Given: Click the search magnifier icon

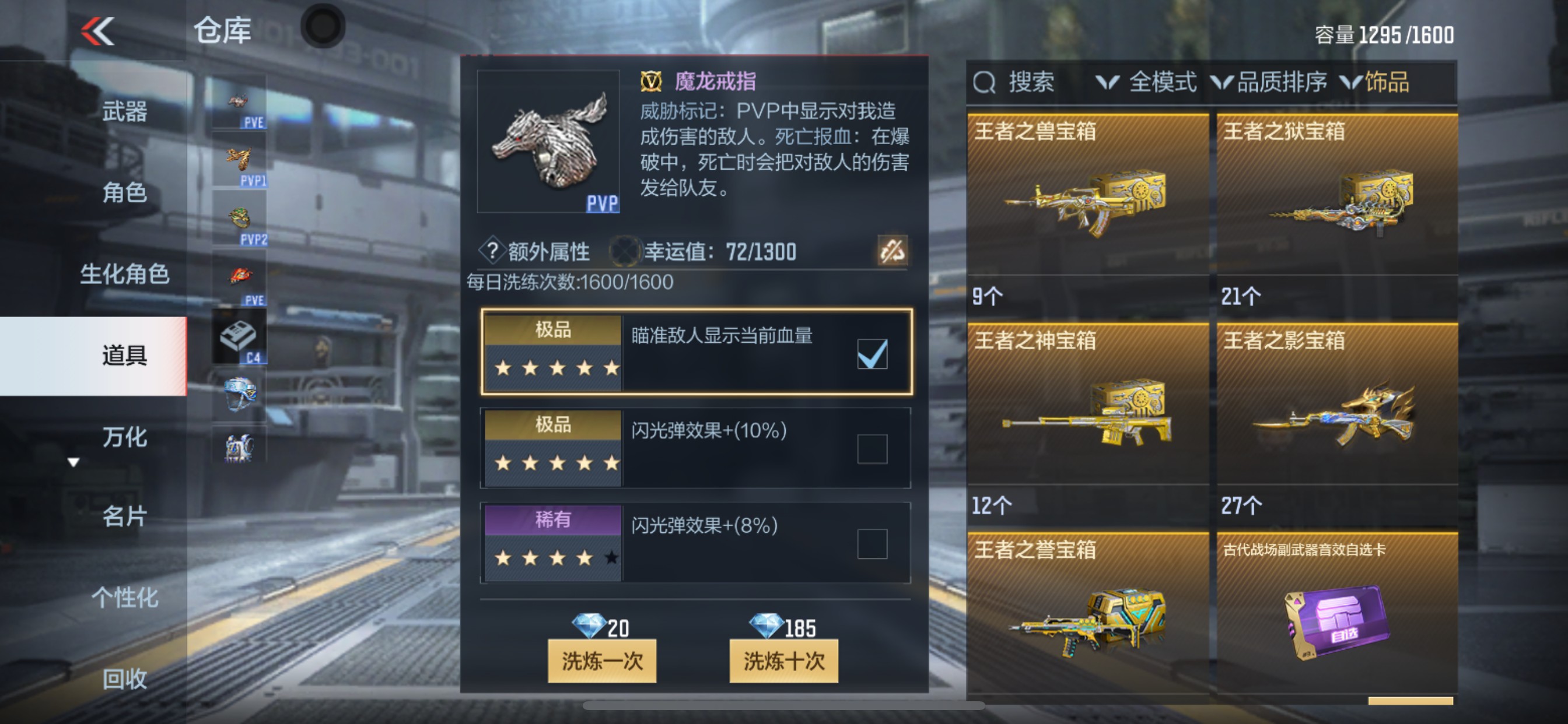Looking at the screenshot, I should (x=984, y=82).
